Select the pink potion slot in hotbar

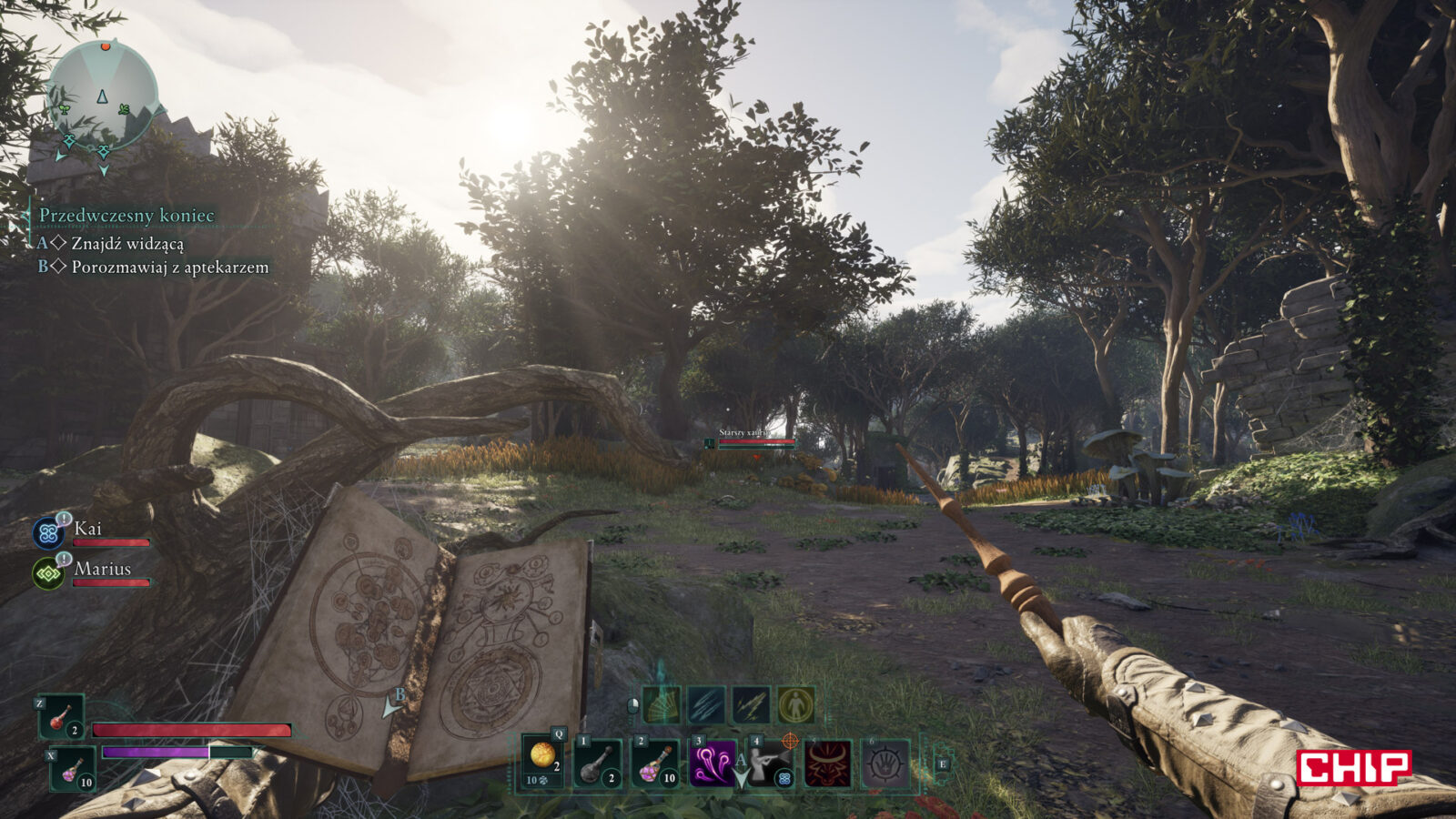point(655,763)
